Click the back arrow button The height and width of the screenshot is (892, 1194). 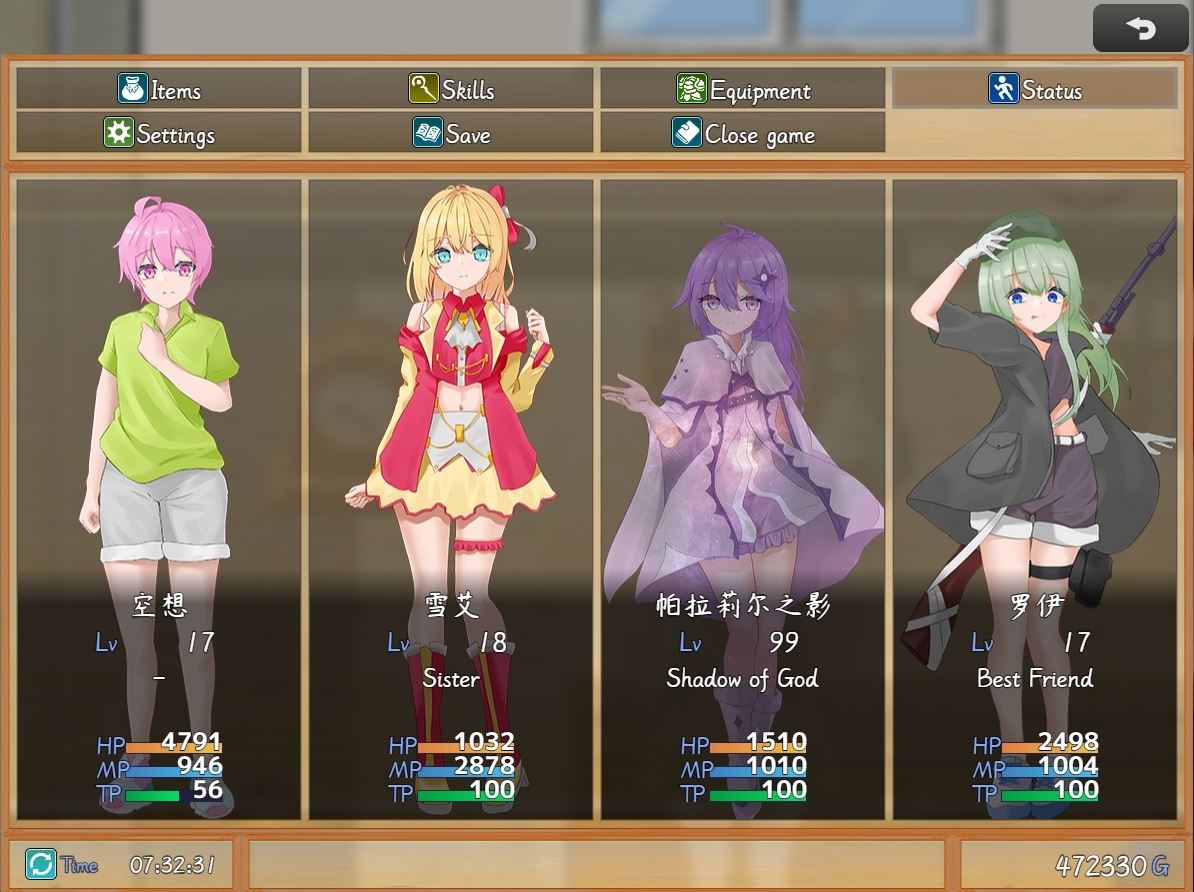(1140, 28)
